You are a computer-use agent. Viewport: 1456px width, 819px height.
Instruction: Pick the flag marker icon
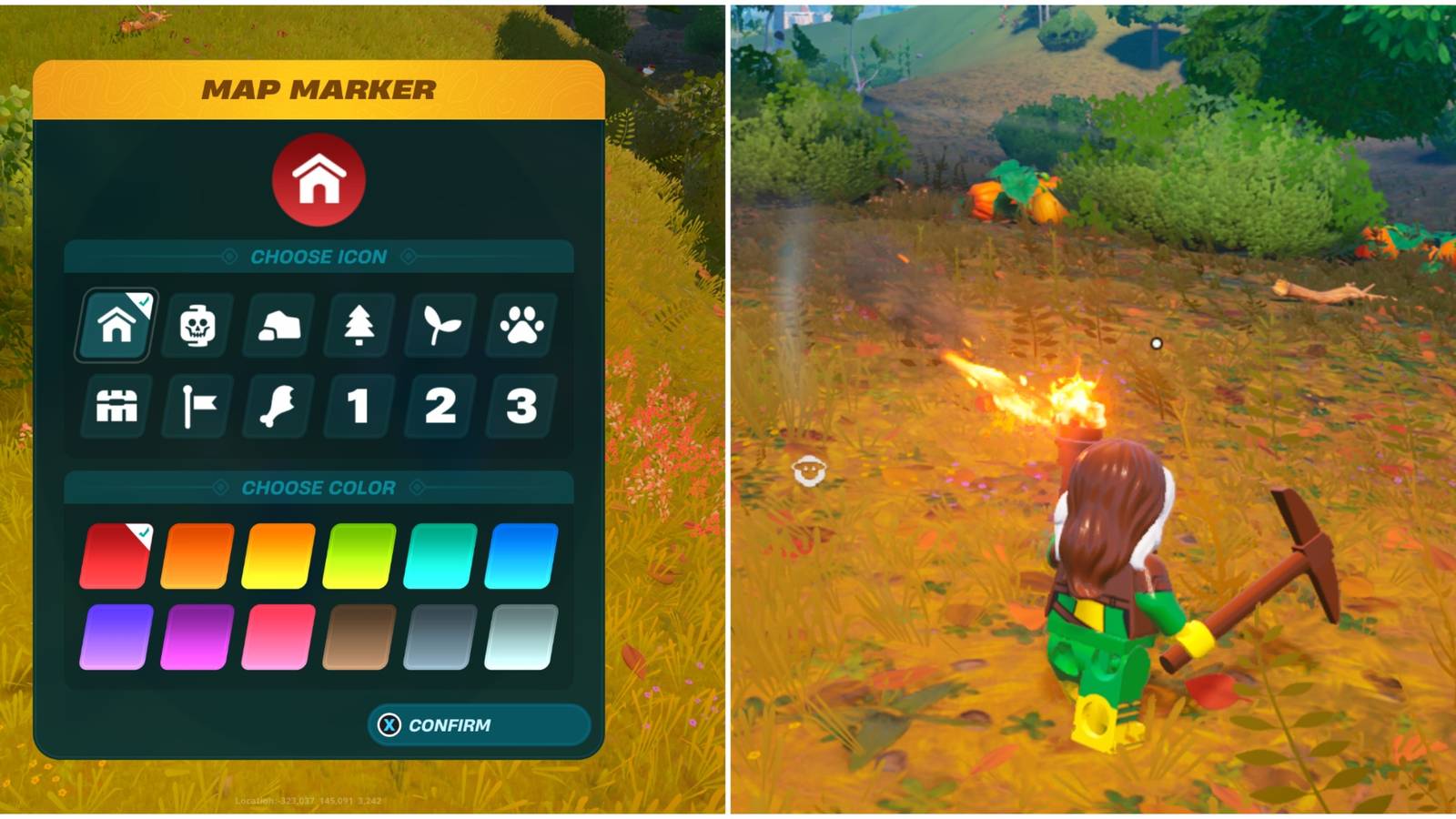(x=196, y=407)
